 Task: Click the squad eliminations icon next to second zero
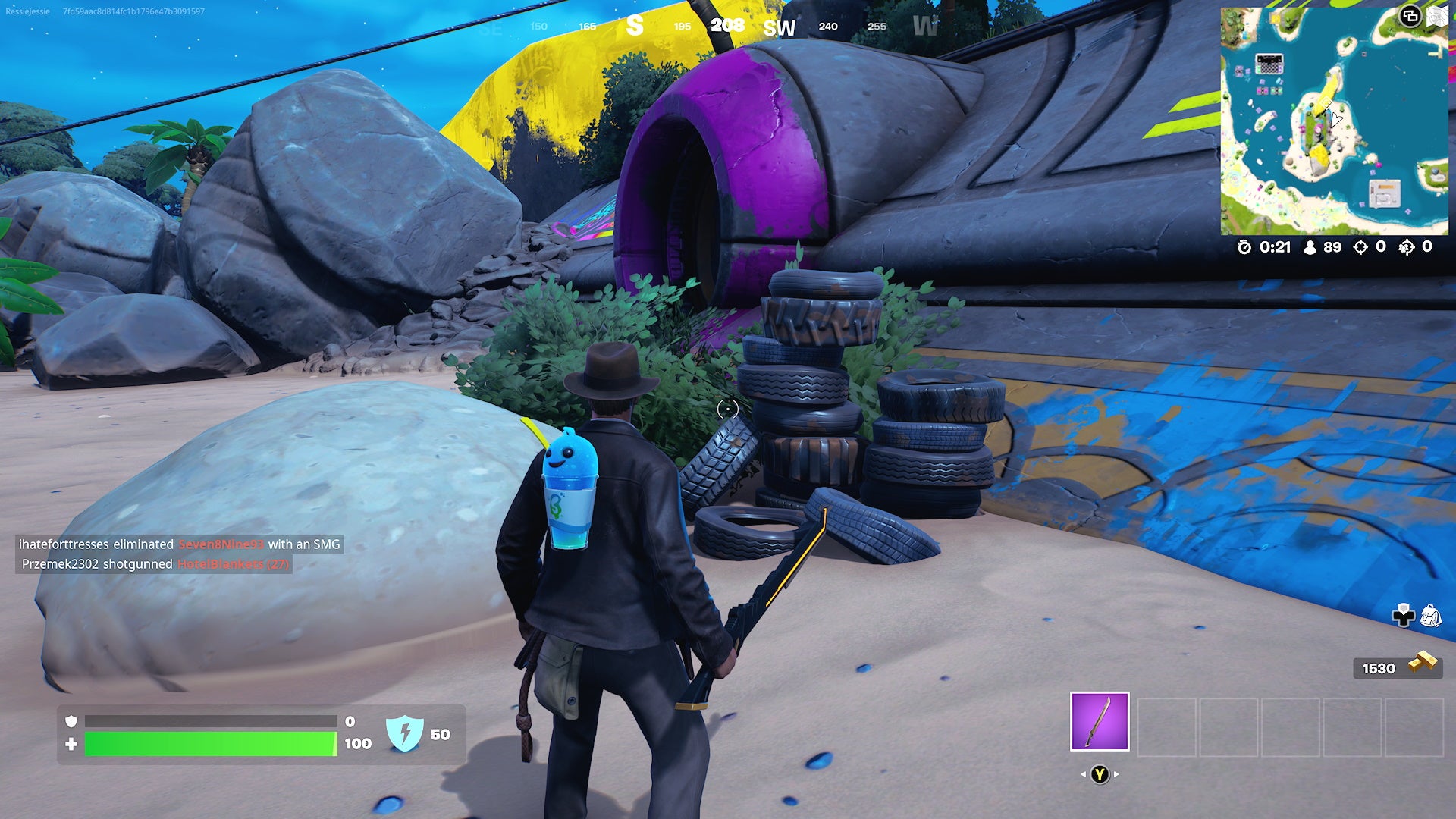pyautogui.click(x=1407, y=246)
